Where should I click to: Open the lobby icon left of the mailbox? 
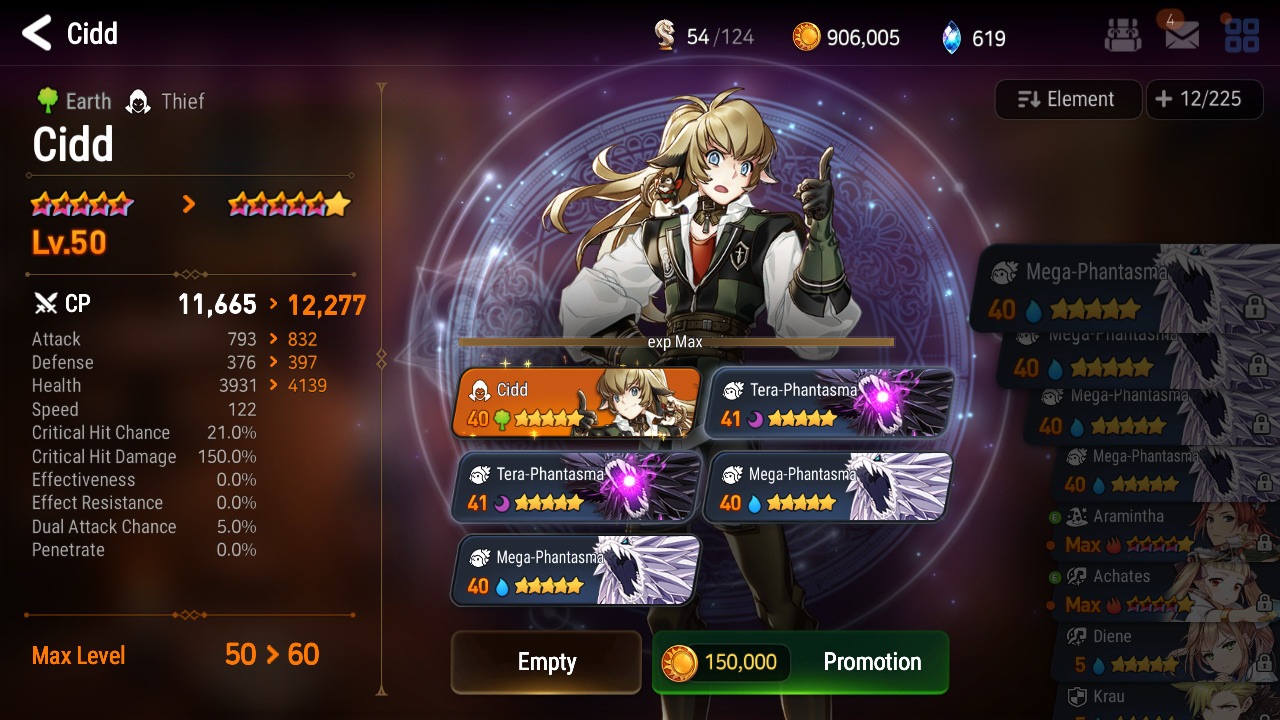1122,36
